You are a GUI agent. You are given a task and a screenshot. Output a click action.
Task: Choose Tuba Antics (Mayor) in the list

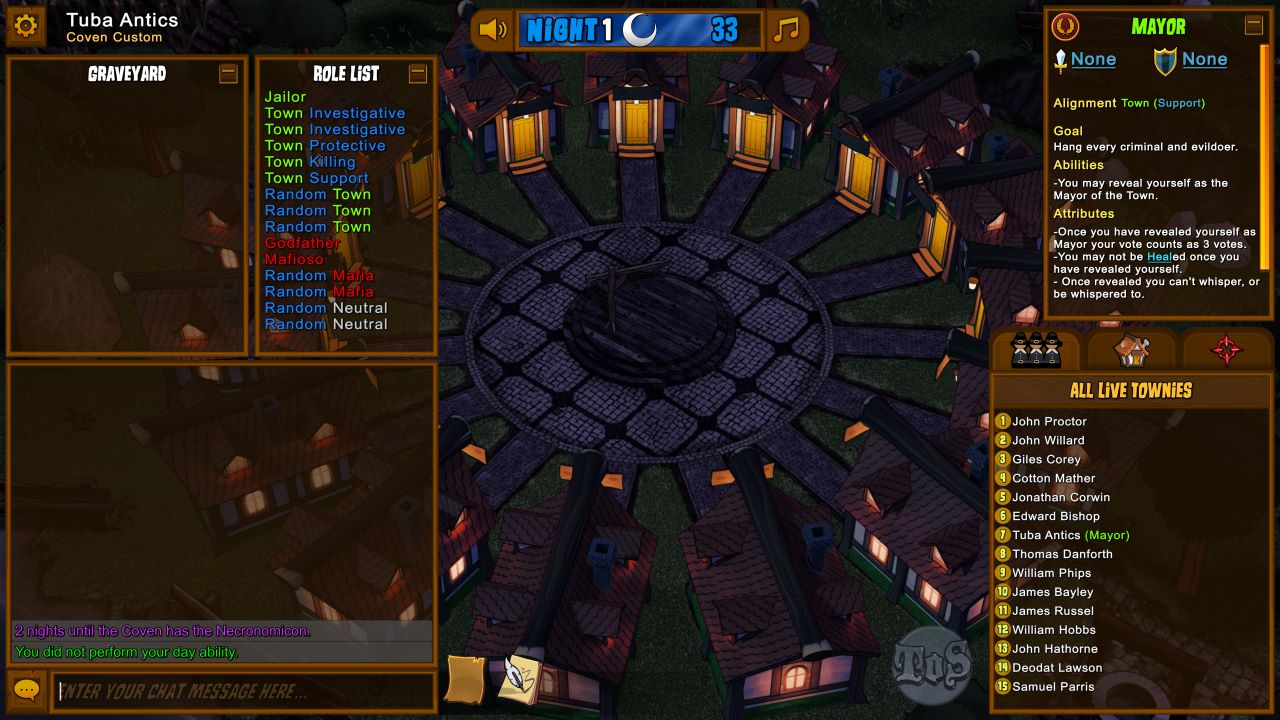point(1070,536)
